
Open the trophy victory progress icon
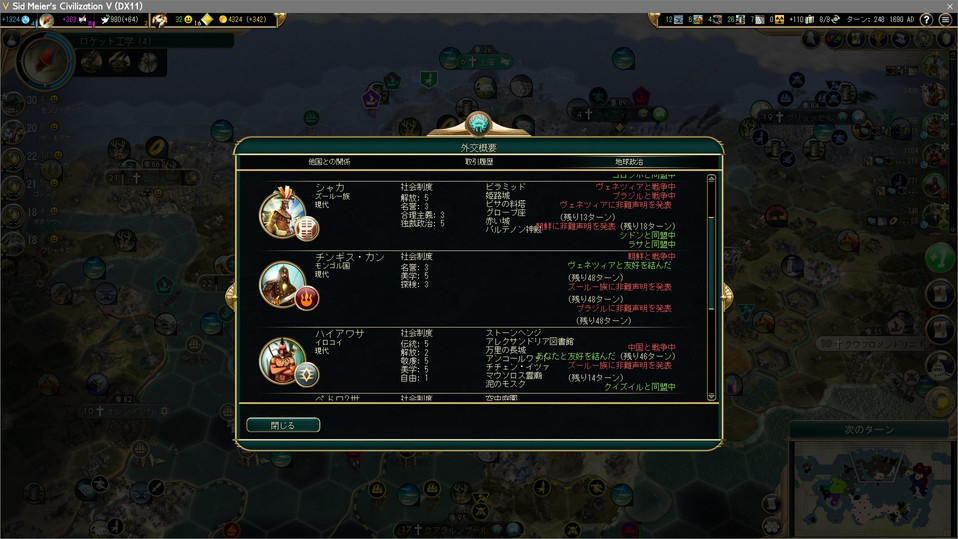938,401
